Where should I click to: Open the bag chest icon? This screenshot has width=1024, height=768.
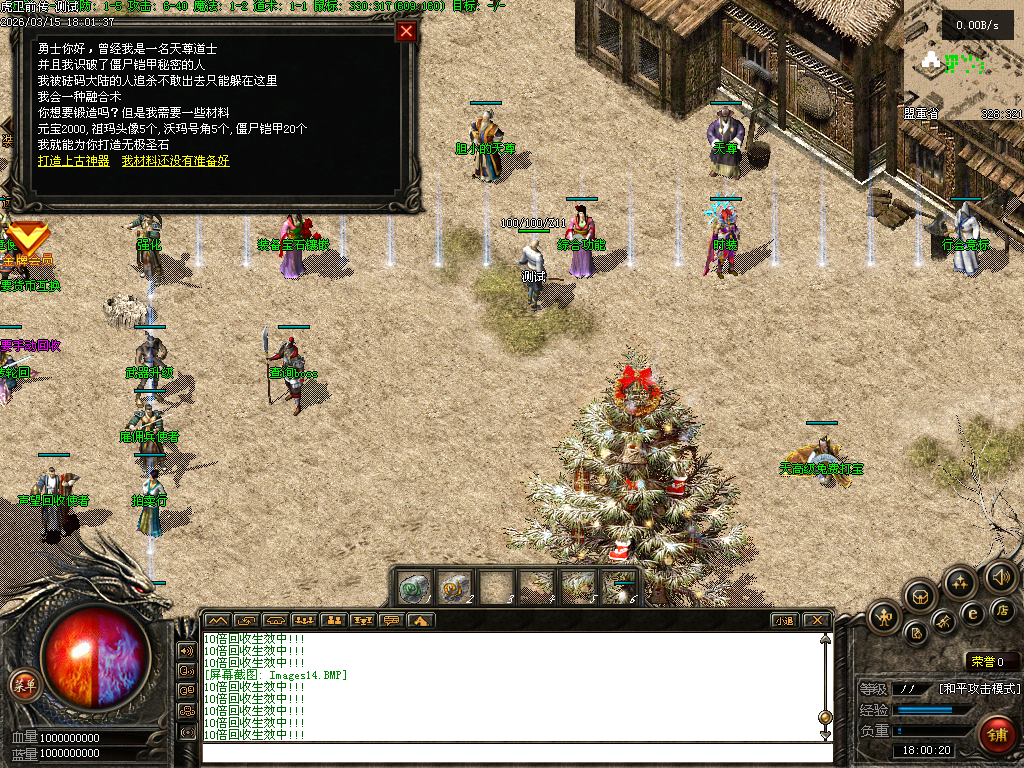pyautogui.click(x=921, y=597)
